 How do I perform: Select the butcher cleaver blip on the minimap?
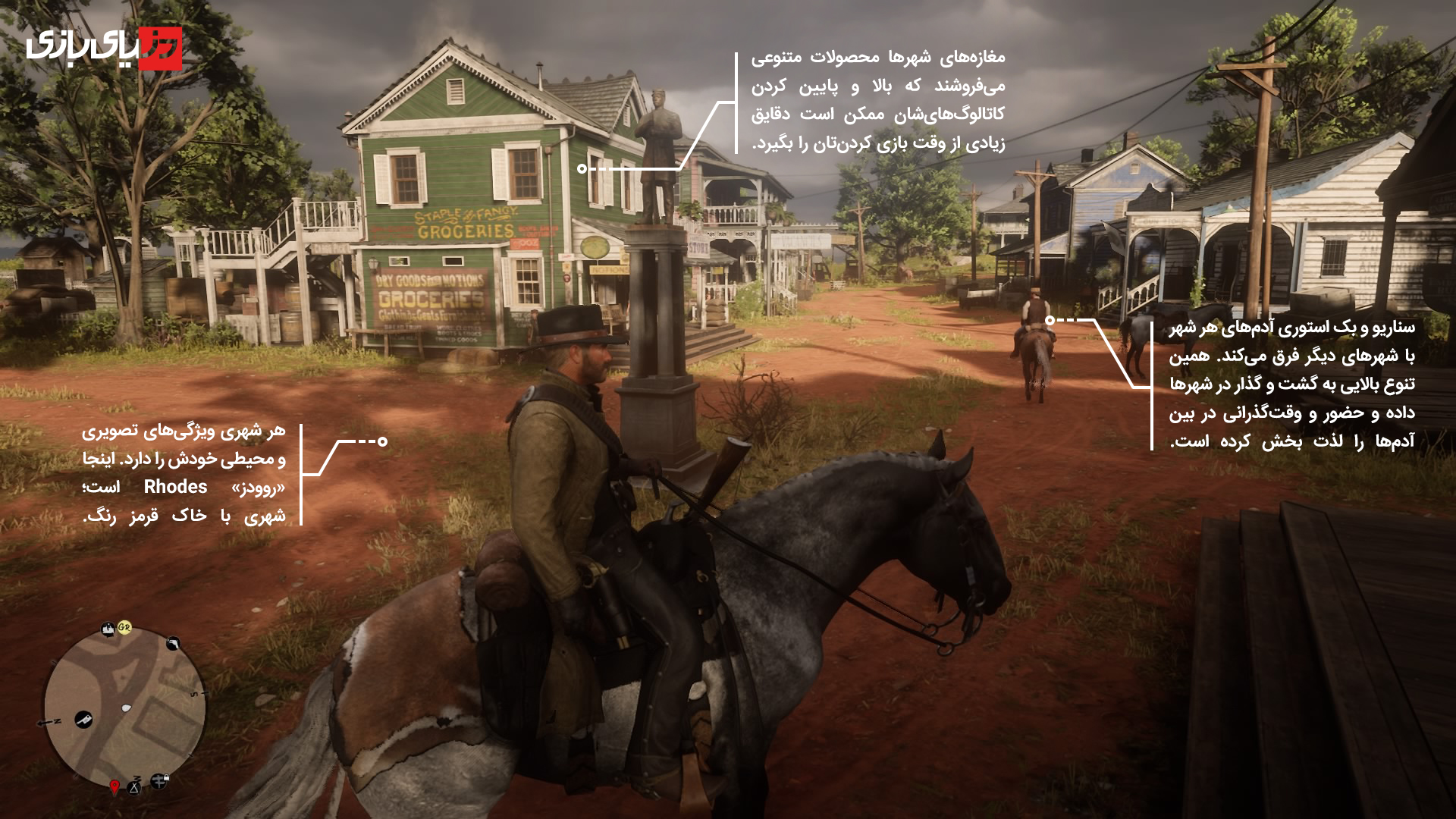click(83, 720)
